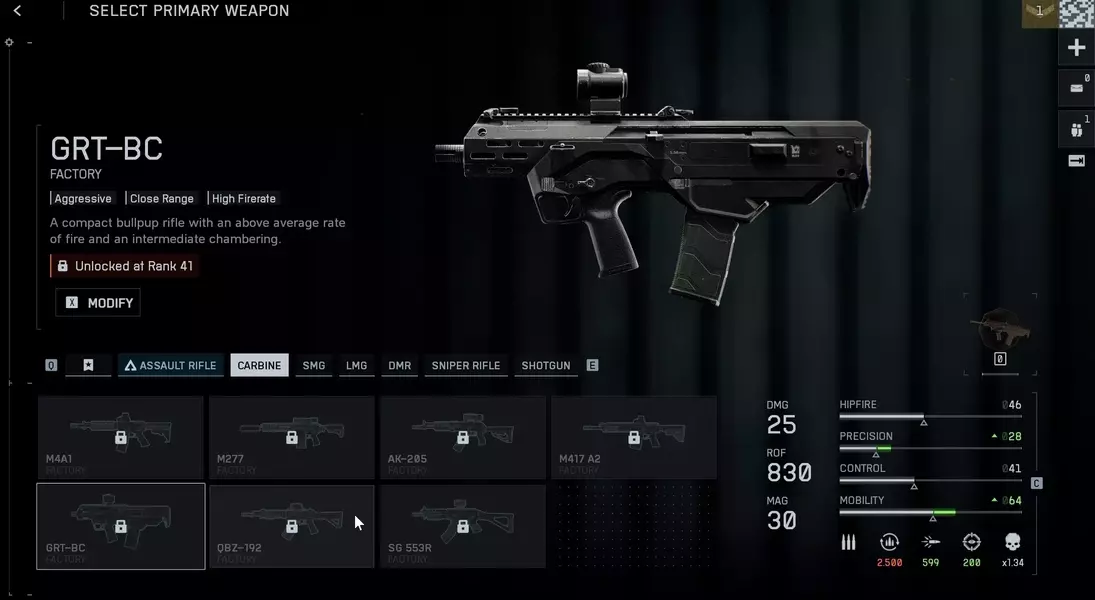The image size is (1095, 600).
Task: Select the M4A1 weapon tile
Action: (121, 437)
